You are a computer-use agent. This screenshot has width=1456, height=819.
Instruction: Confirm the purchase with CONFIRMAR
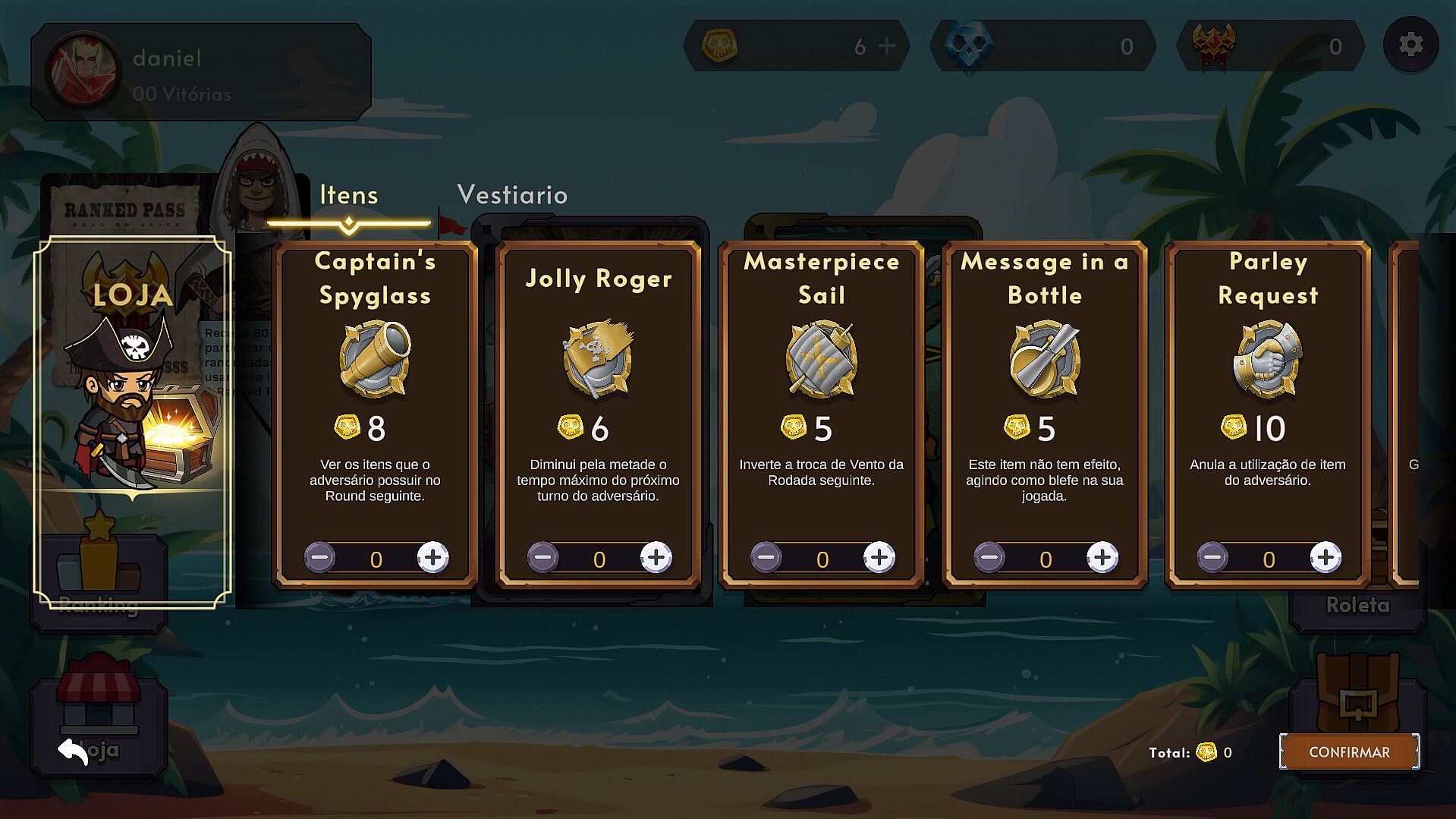1349,752
